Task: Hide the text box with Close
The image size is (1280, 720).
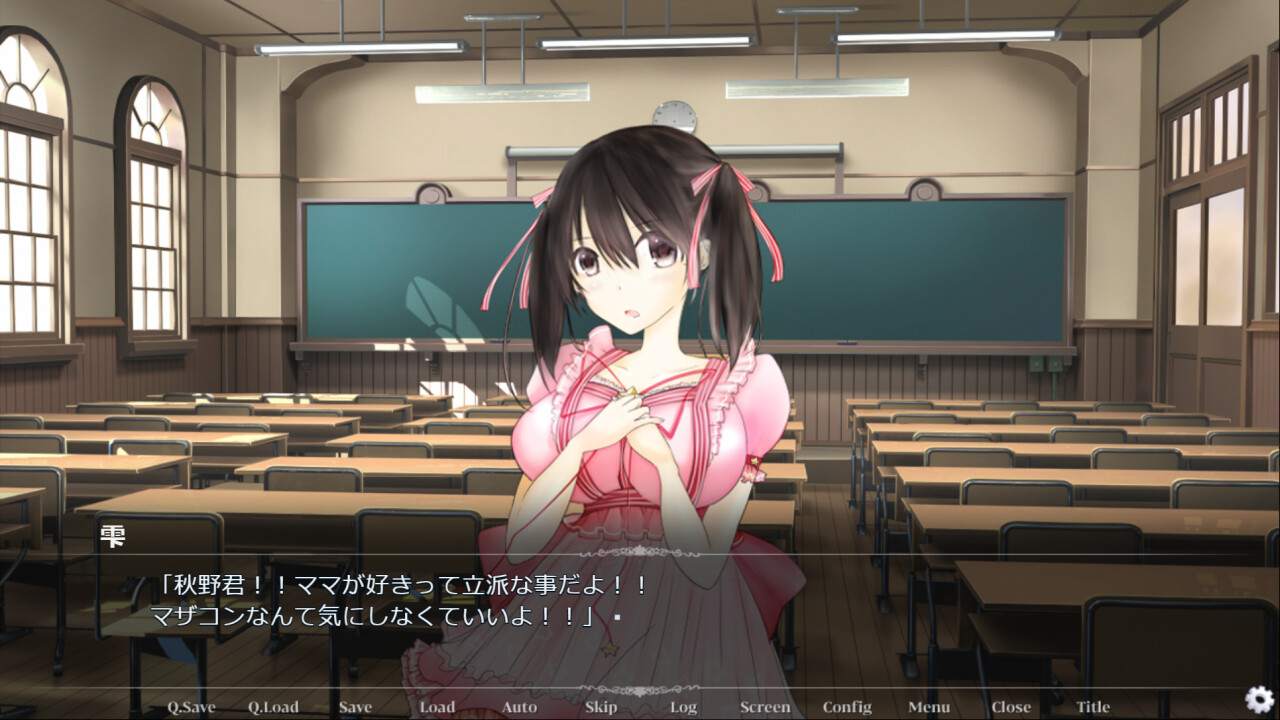Action: [x=1011, y=707]
